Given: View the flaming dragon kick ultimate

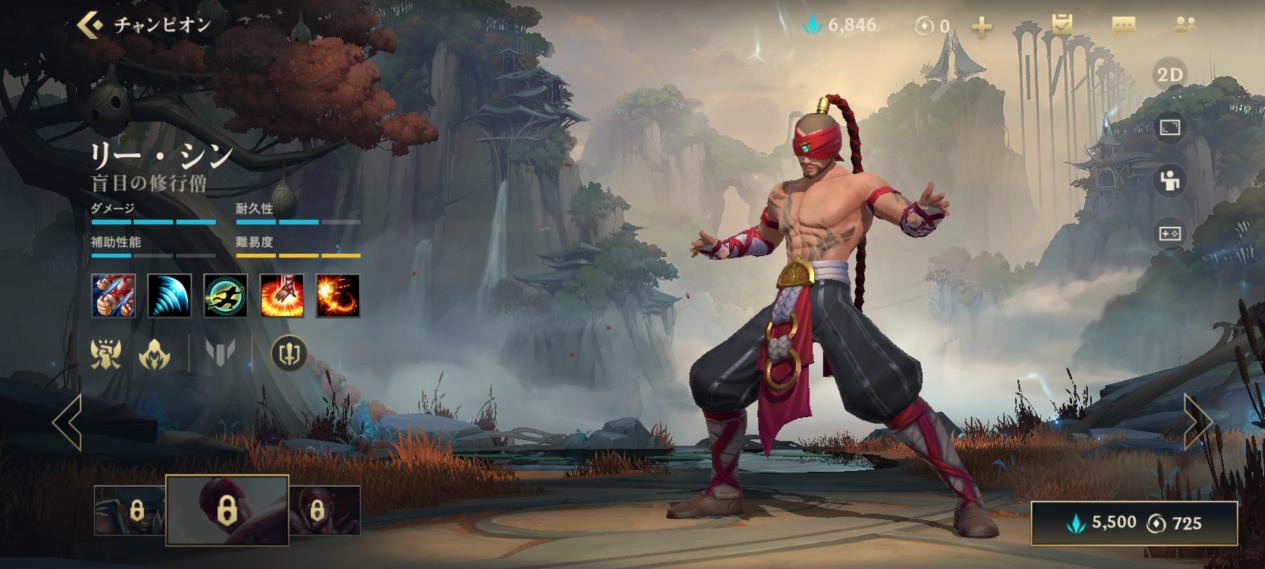Looking at the screenshot, I should click(338, 296).
